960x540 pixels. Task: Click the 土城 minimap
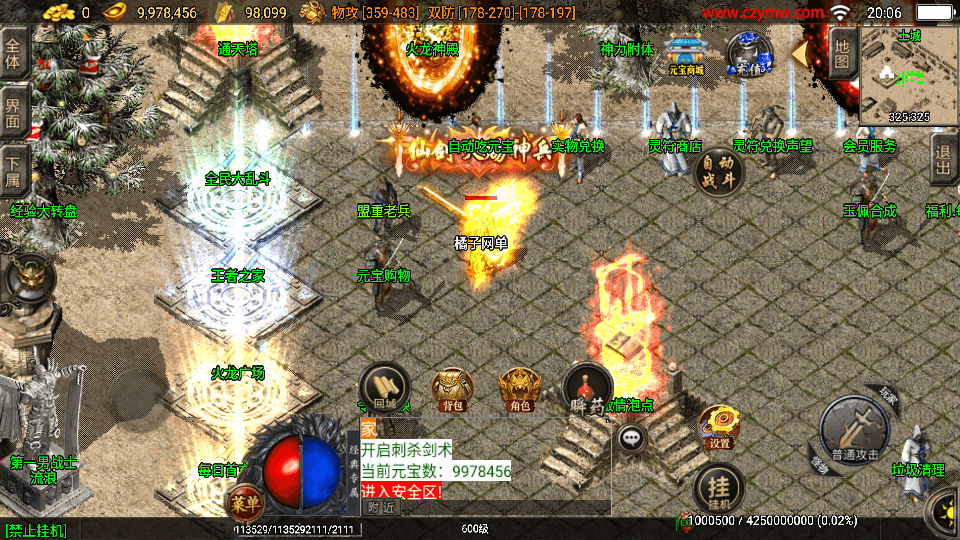(x=908, y=76)
